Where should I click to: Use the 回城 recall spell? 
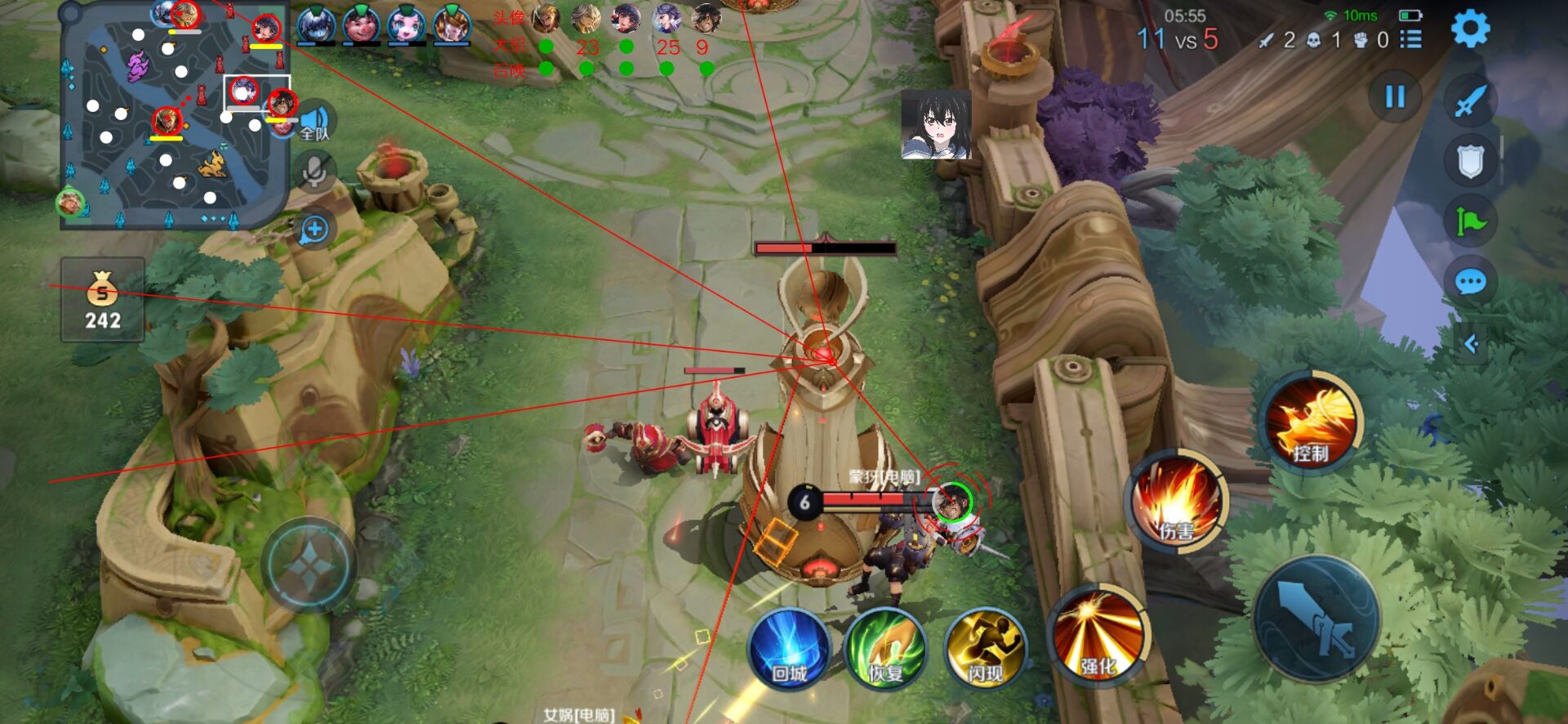click(x=789, y=650)
